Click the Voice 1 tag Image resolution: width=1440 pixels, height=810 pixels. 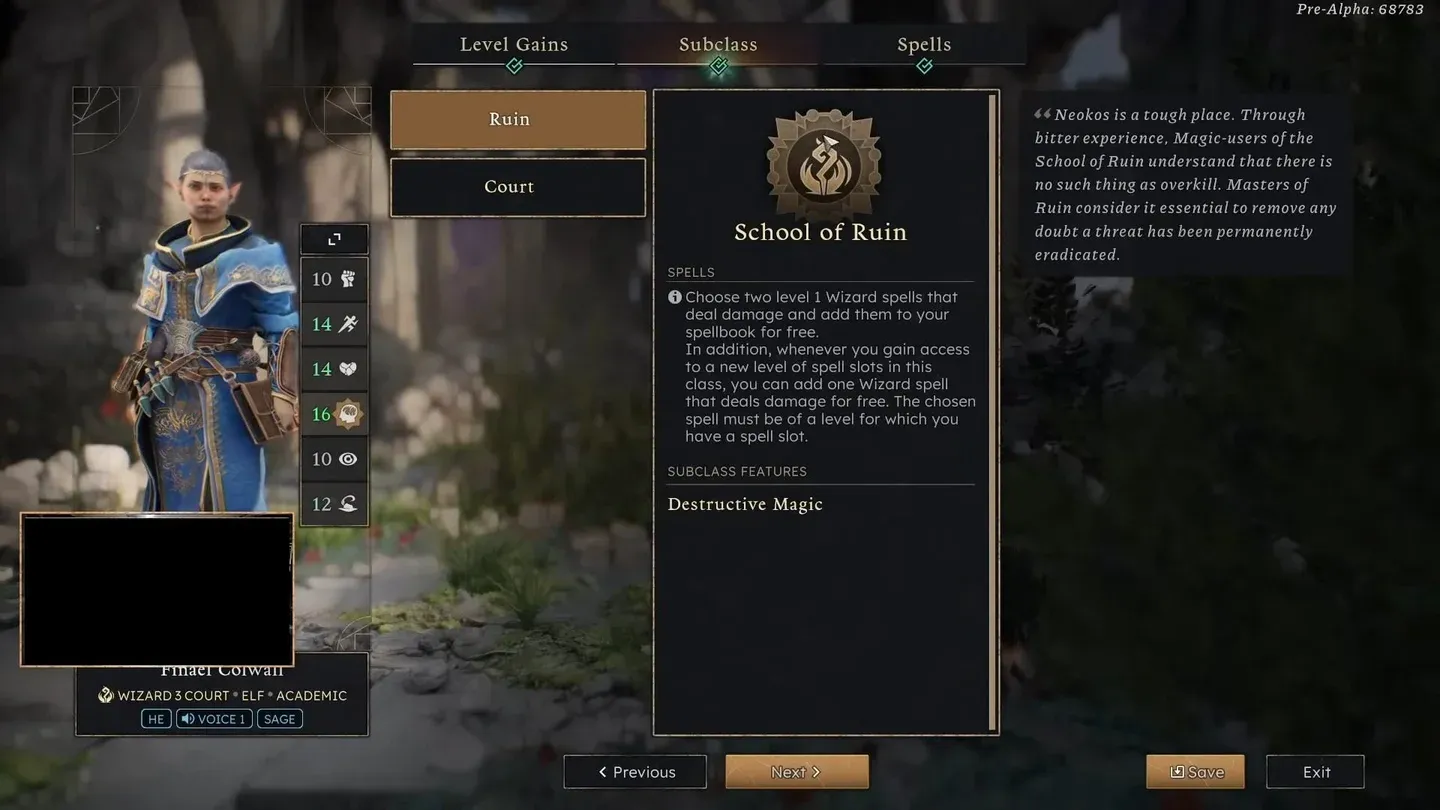[214, 719]
